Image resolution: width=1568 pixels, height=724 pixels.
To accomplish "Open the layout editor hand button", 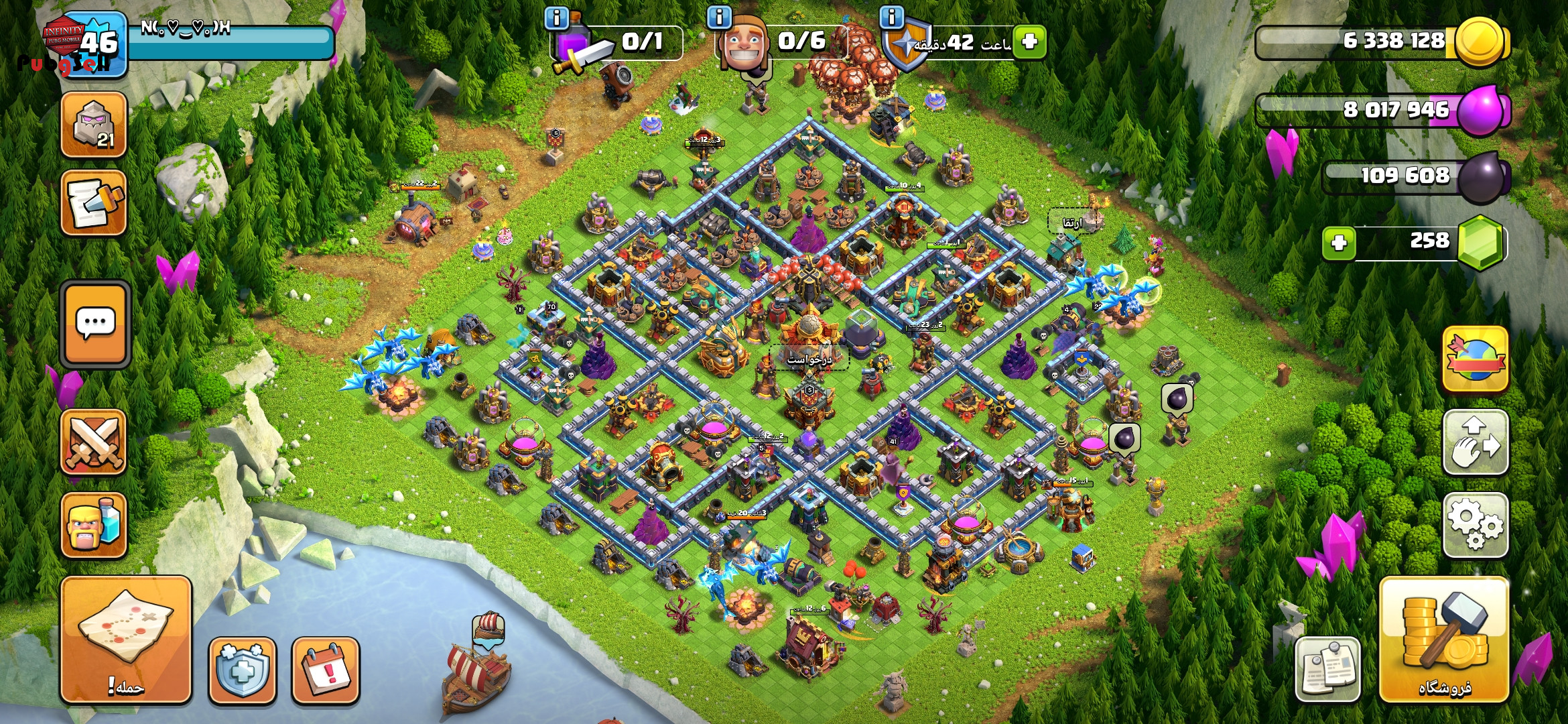I will point(1475,442).
